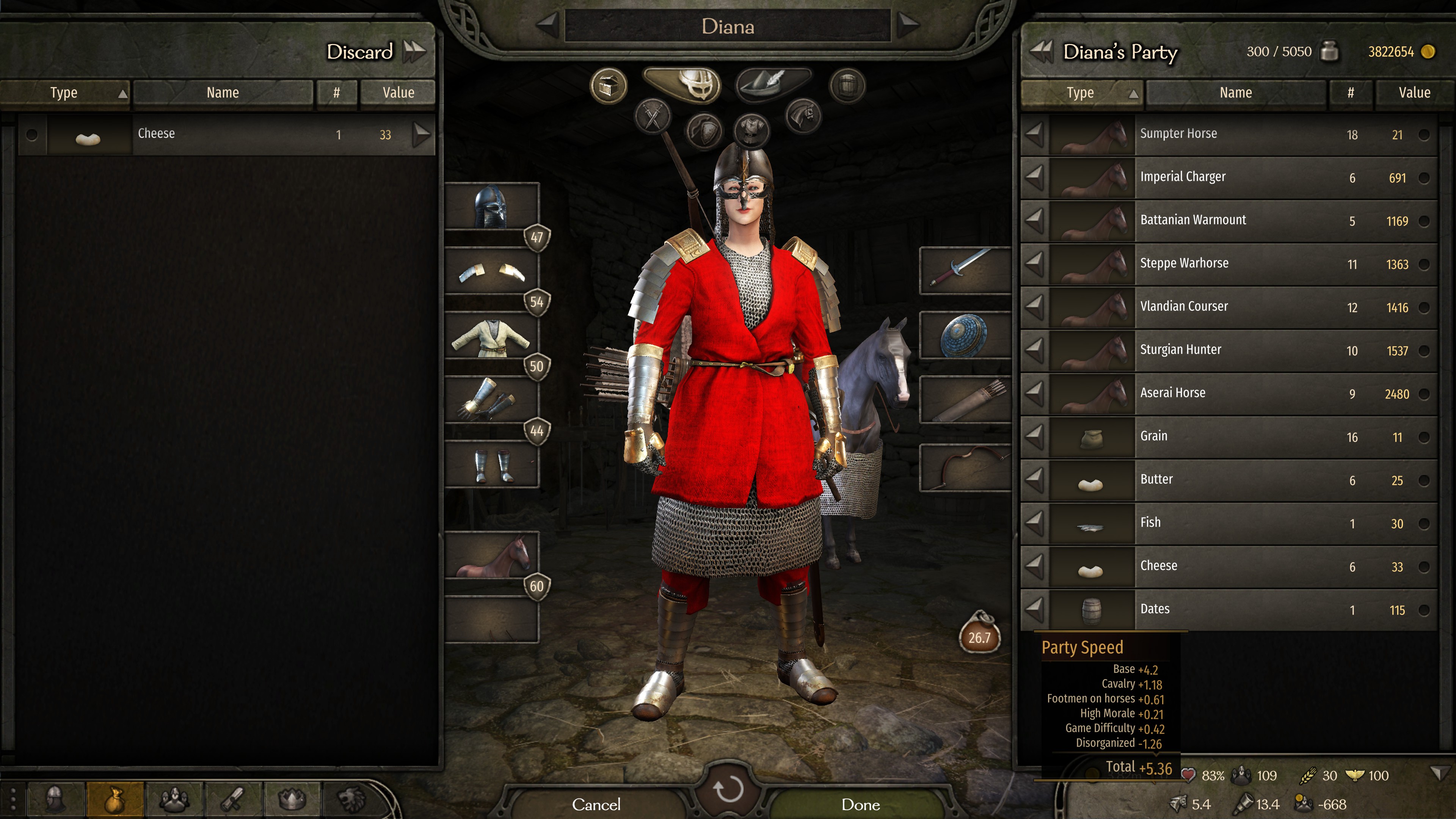The image size is (1456, 819).
Task: Sort the Discard list by Name
Action: [x=223, y=93]
